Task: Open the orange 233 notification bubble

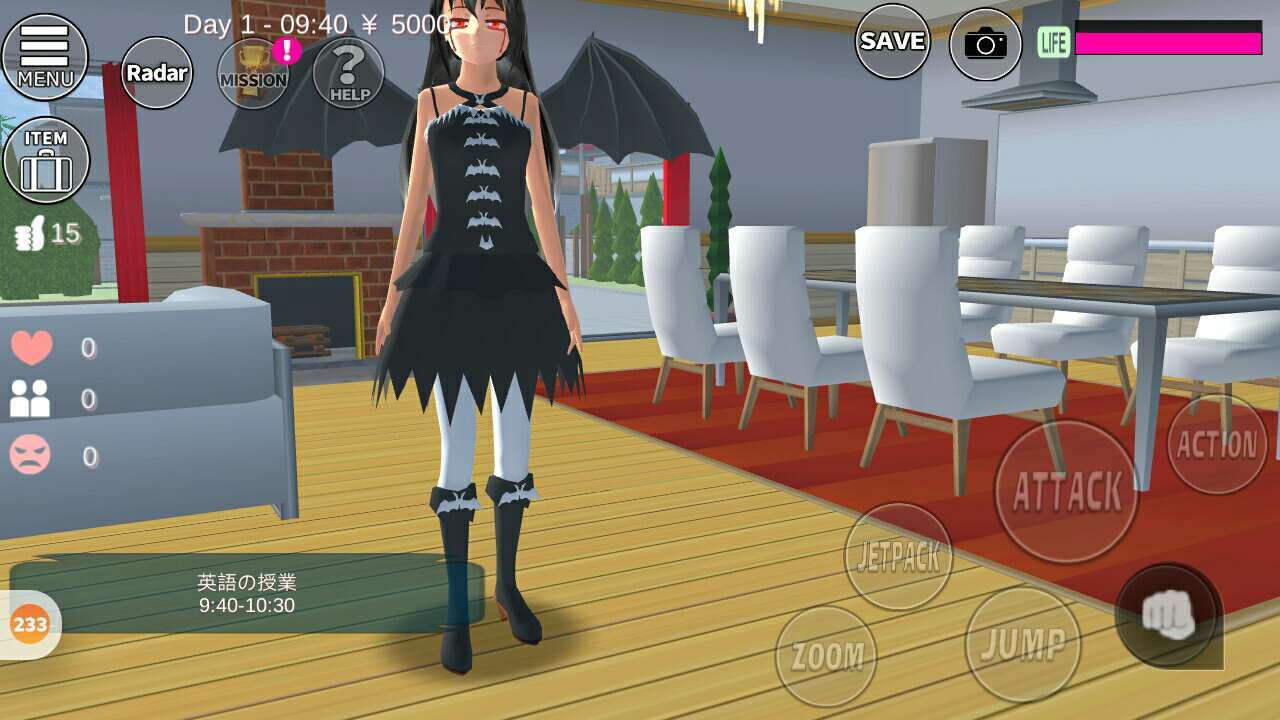Action: pos(30,625)
